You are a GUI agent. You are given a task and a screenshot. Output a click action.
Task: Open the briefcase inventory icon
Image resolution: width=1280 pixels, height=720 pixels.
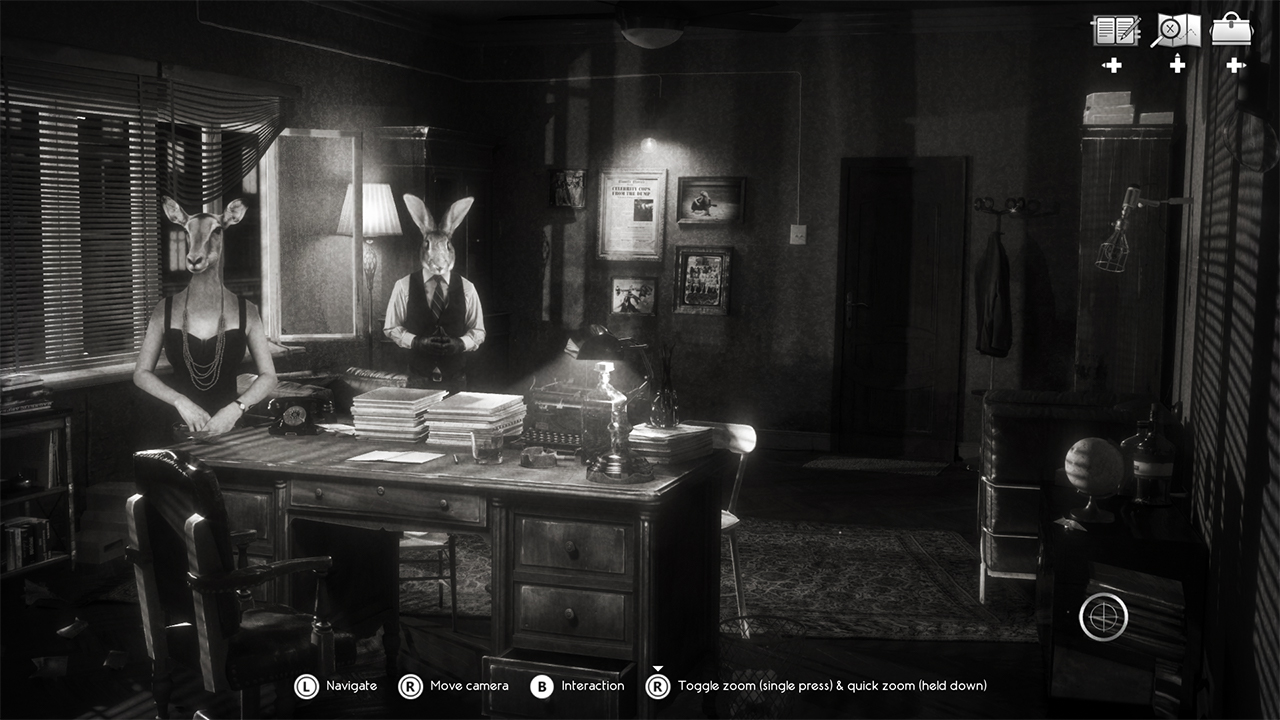click(x=1231, y=29)
